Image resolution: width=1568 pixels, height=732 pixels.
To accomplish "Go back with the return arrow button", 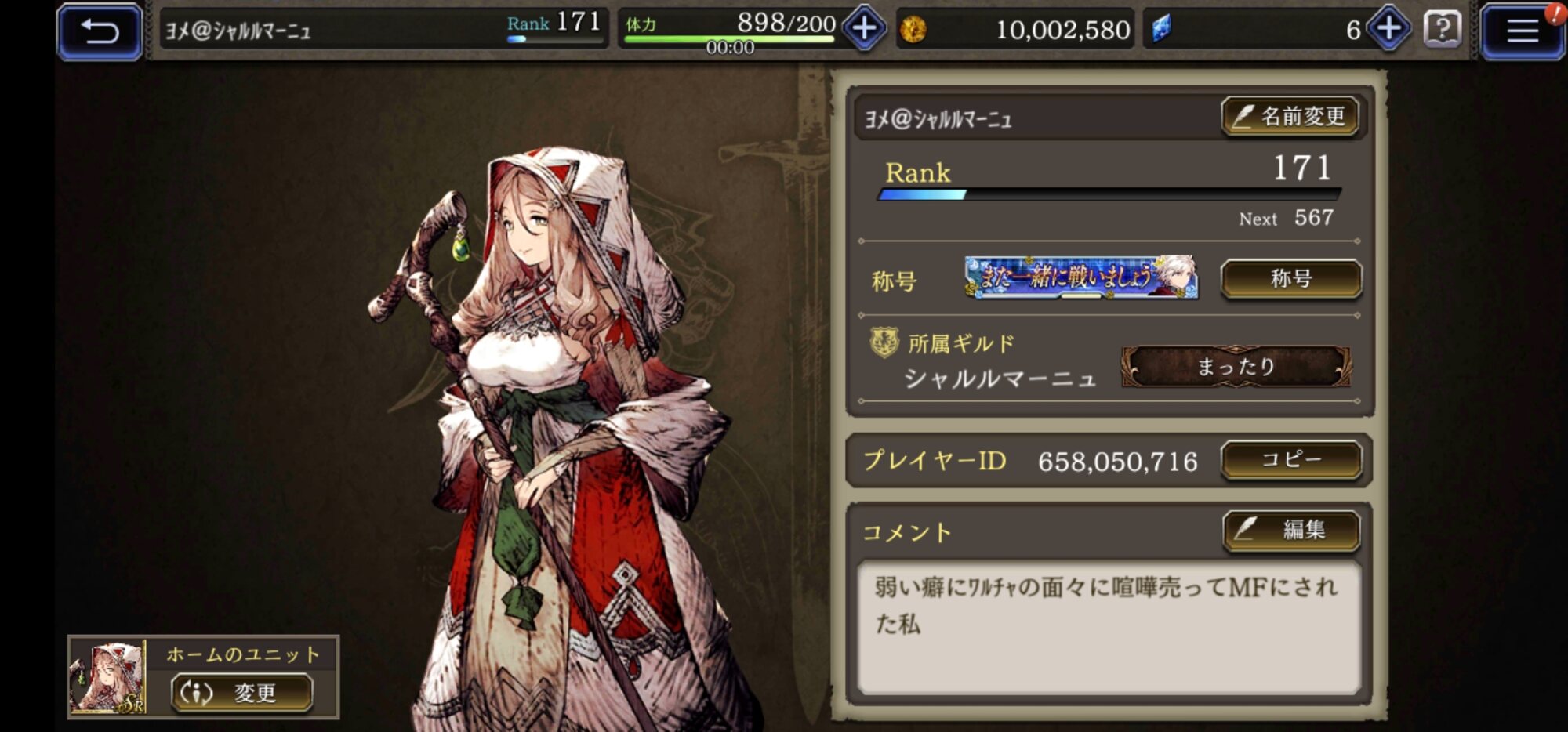I will (x=100, y=31).
